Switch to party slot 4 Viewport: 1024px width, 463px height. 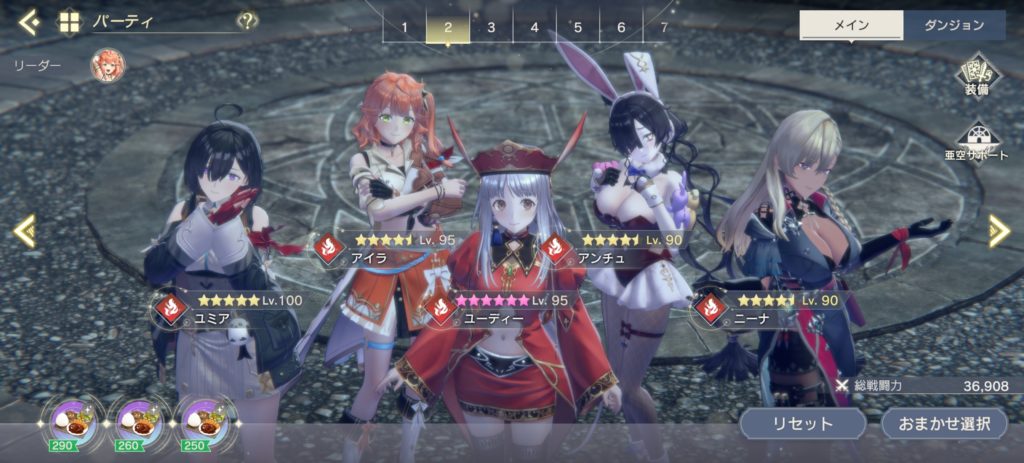click(534, 27)
